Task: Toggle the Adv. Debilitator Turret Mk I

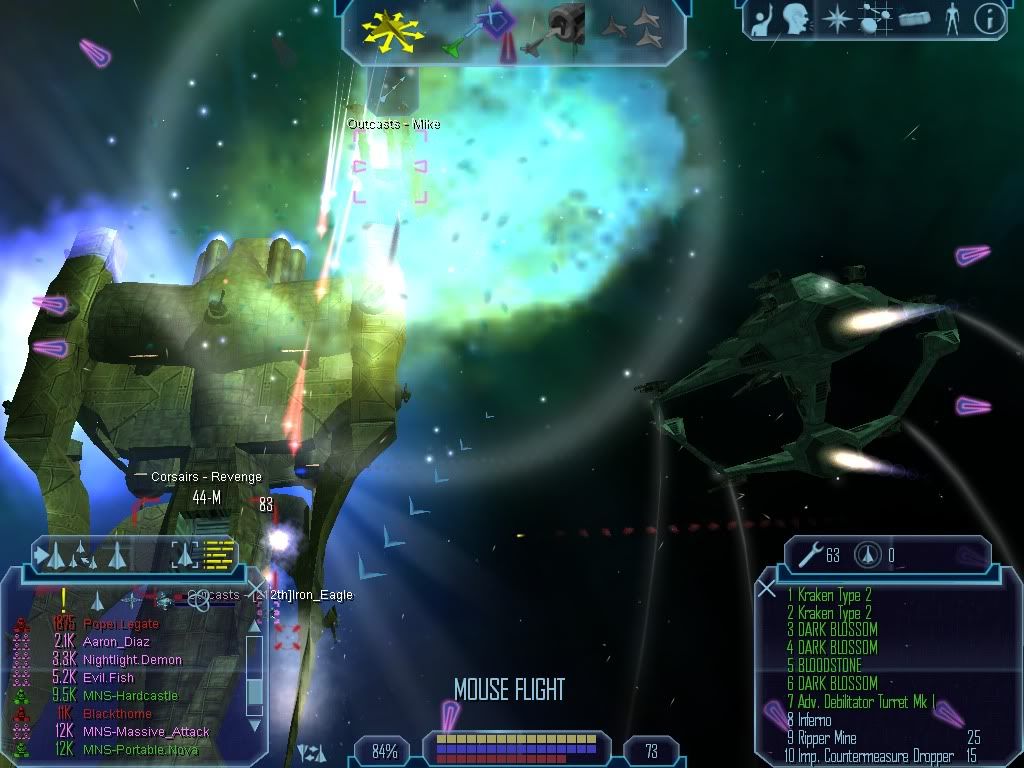Action: point(859,702)
